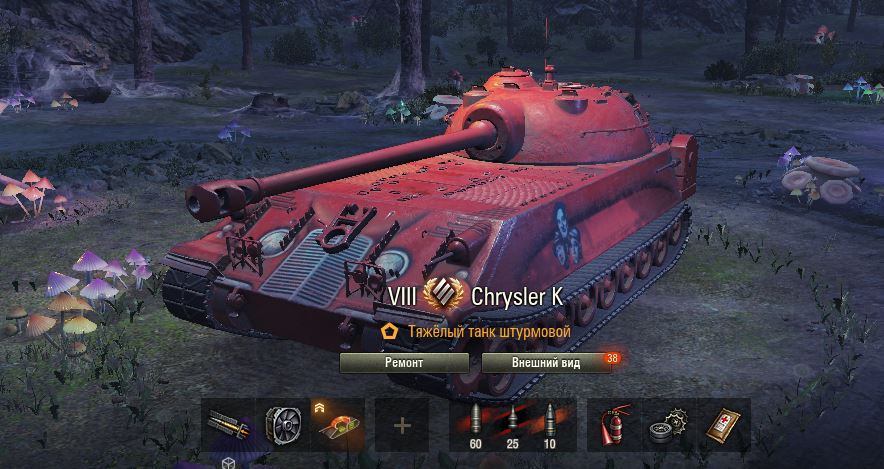The image size is (884, 469).
Task: Select the gun rammer equipment slot
Action: pos(227,425)
